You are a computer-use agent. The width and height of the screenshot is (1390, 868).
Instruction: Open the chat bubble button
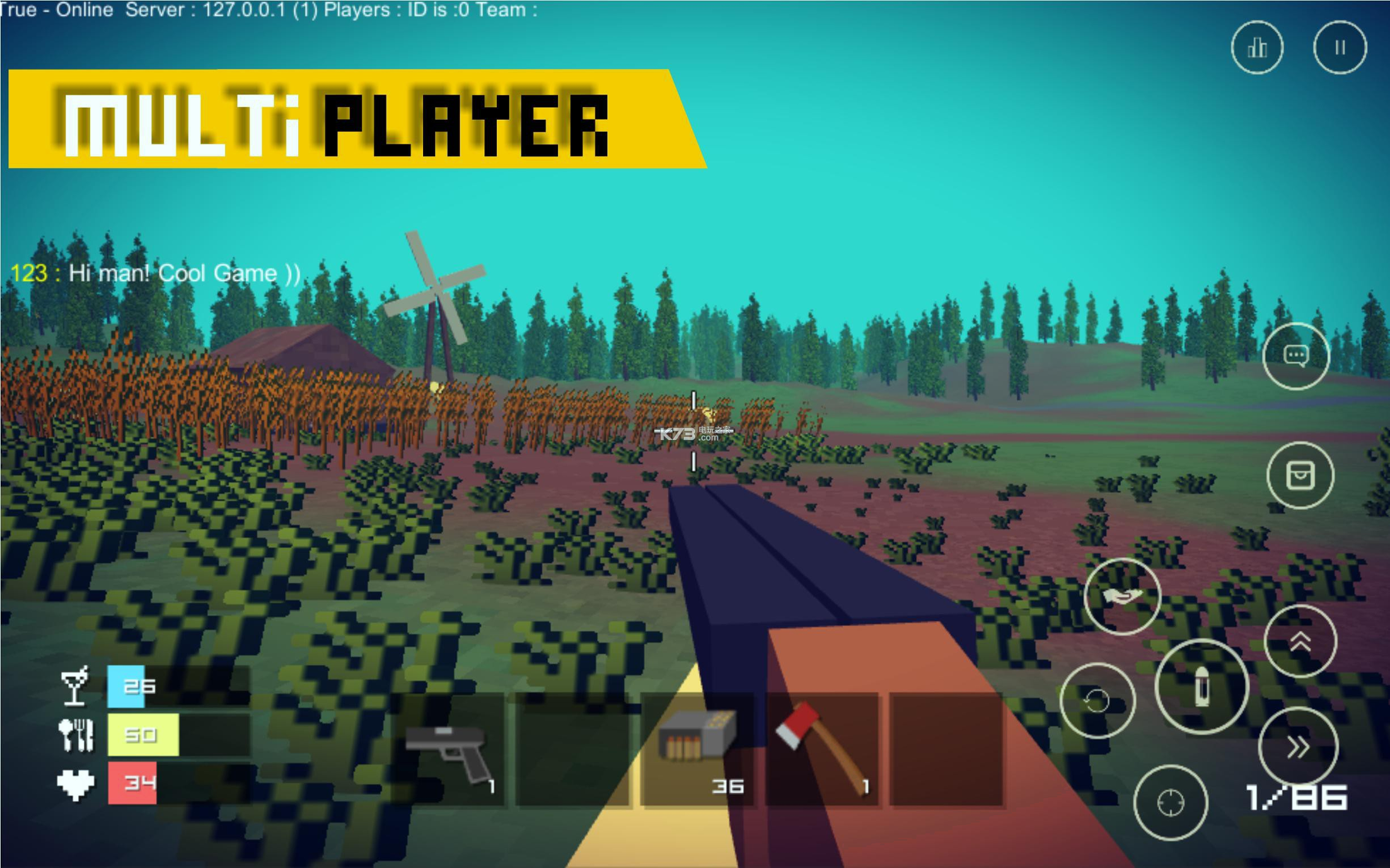pos(1296,356)
